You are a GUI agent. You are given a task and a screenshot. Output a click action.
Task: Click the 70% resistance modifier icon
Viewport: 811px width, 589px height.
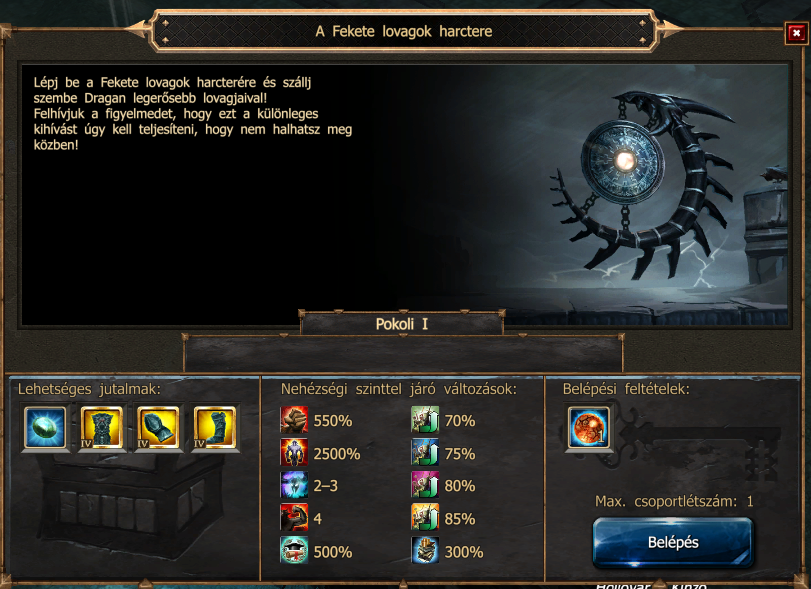pos(425,421)
